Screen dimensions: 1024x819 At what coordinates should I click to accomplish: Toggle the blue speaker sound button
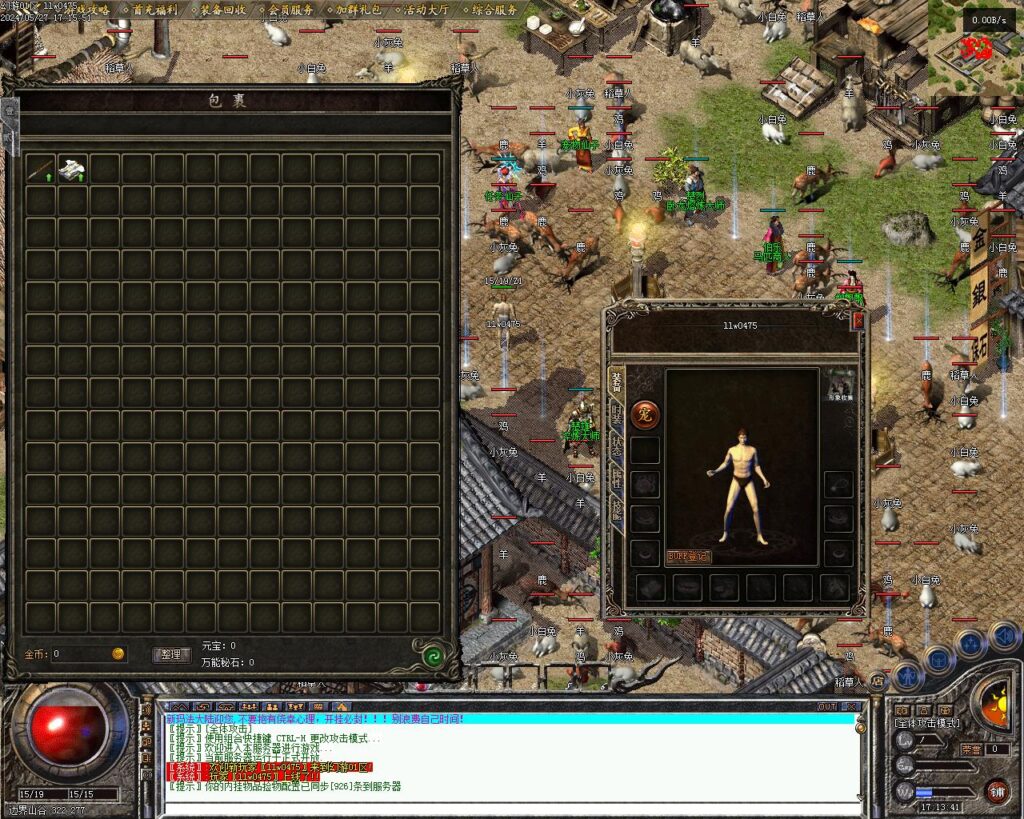click(x=1003, y=634)
